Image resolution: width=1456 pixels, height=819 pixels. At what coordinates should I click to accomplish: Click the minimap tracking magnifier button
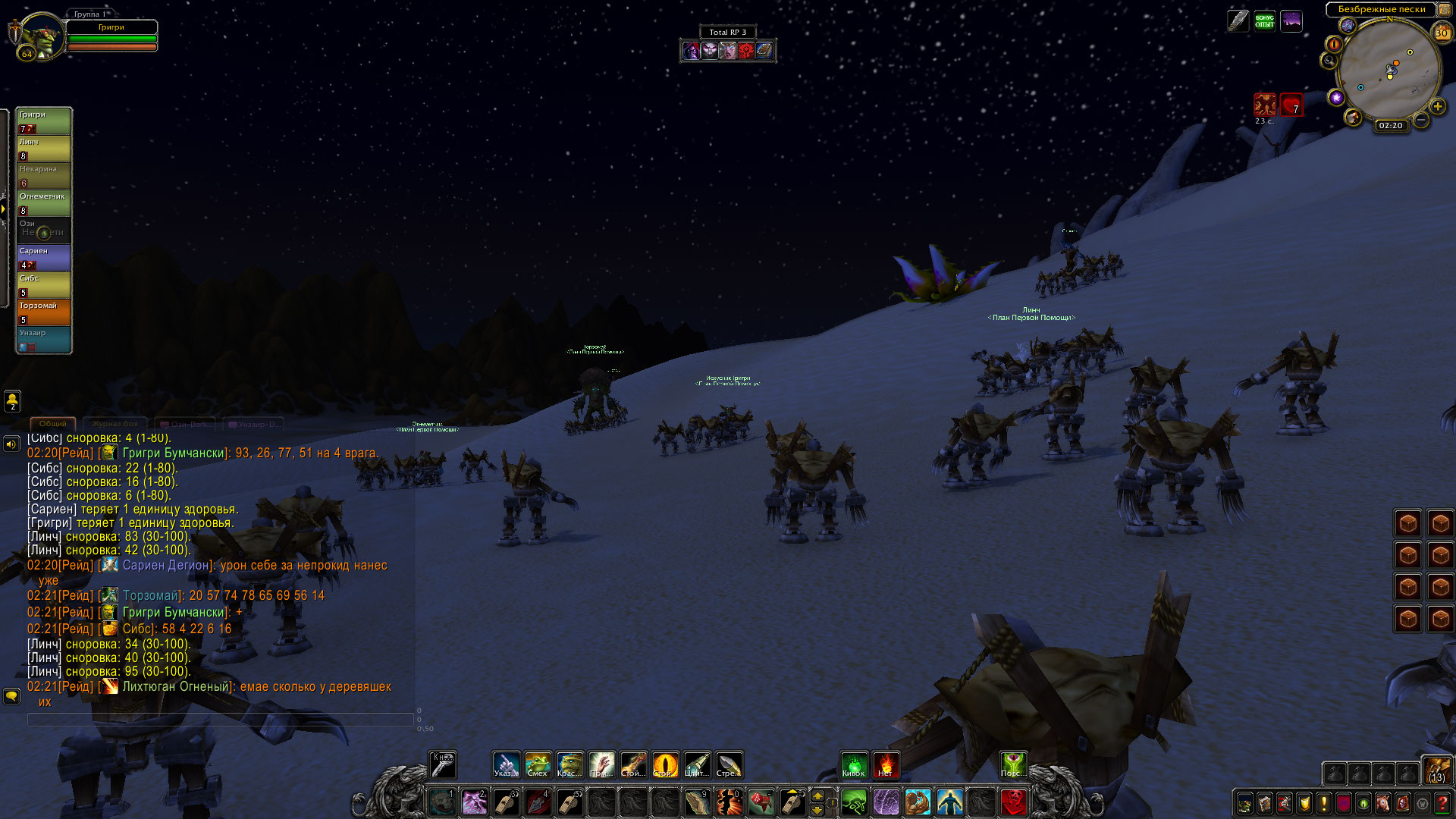(x=1329, y=61)
